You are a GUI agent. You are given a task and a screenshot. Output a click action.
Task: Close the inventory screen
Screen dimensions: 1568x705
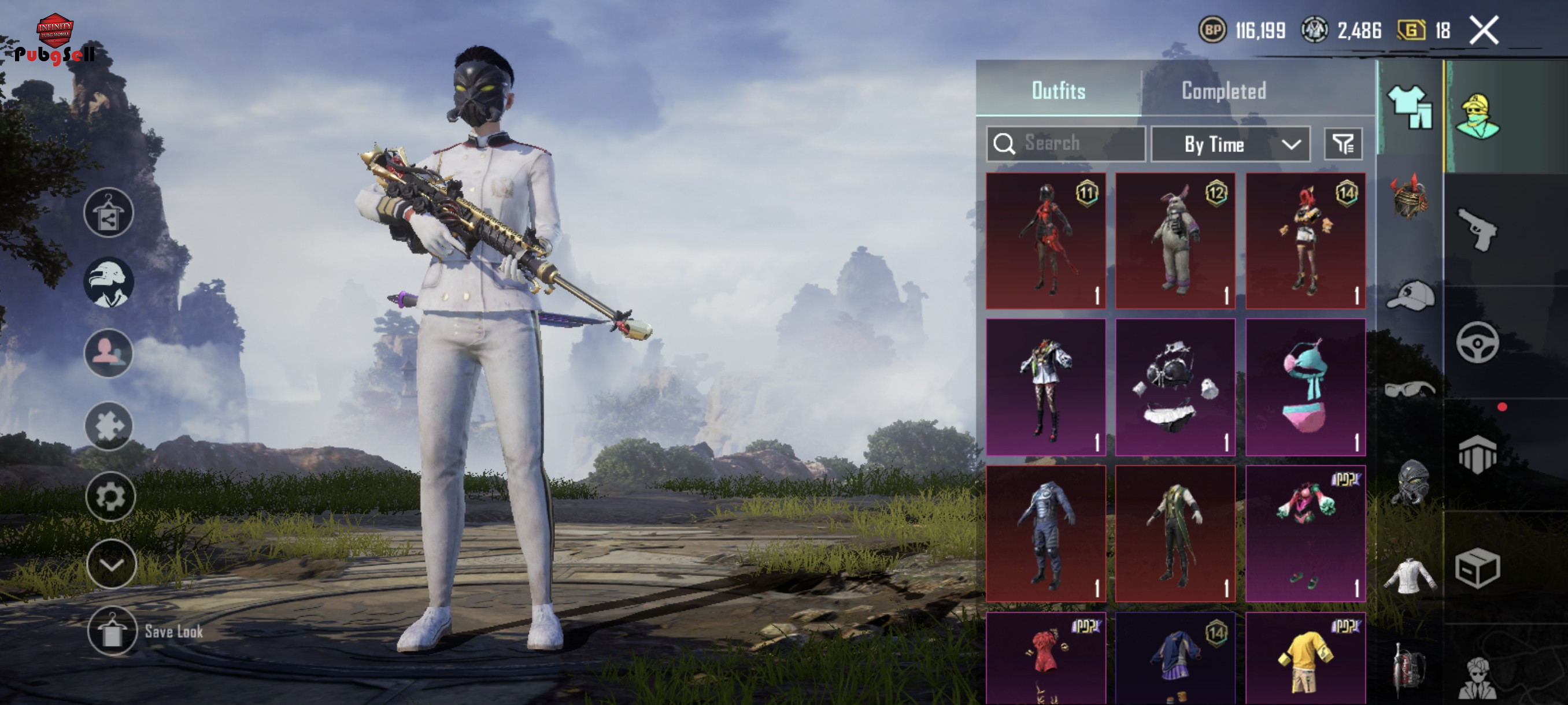point(1484,31)
